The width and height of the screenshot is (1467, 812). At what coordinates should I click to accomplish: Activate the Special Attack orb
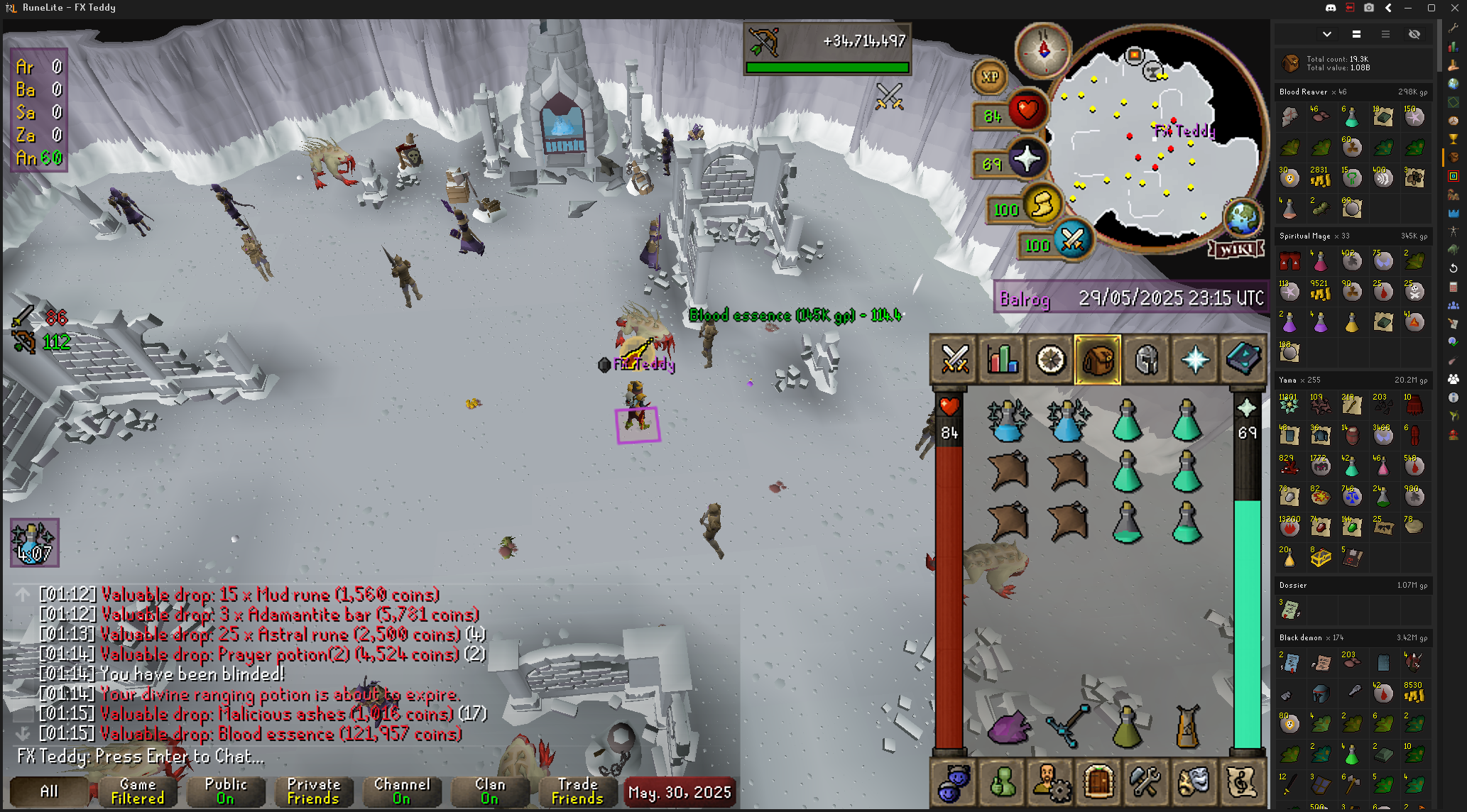1072,240
